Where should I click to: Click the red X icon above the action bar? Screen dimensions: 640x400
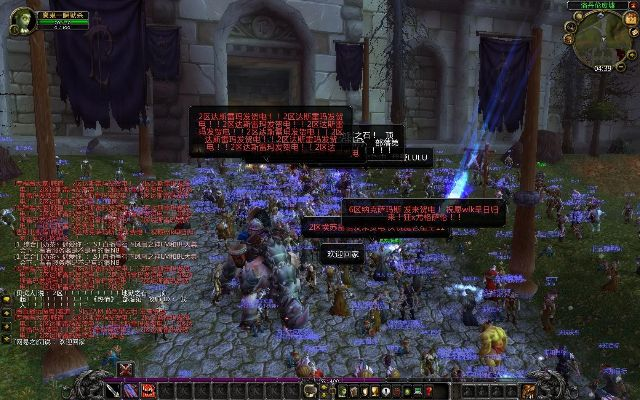tap(125, 369)
